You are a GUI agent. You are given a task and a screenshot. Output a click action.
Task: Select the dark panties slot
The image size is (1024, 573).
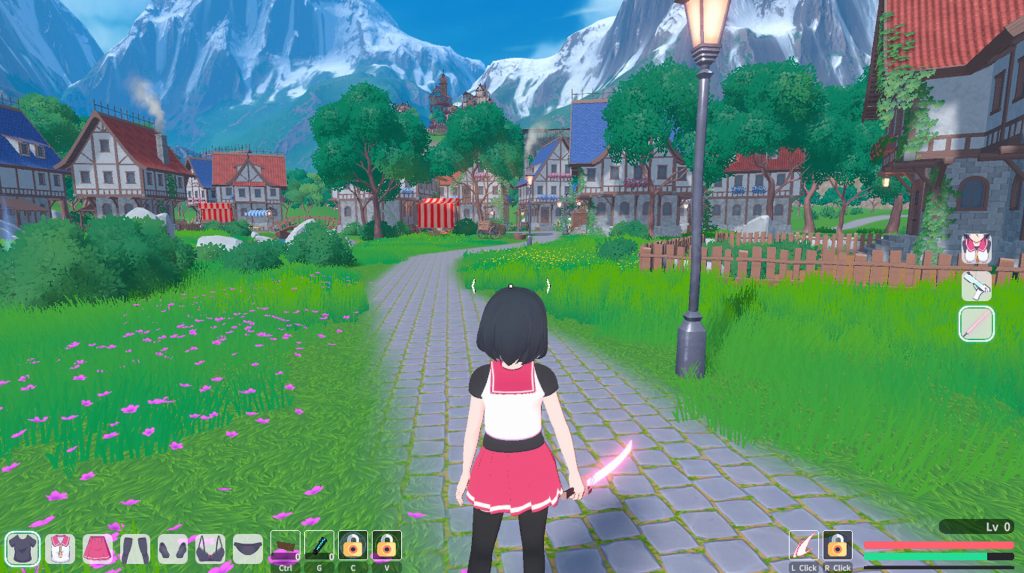pos(247,547)
